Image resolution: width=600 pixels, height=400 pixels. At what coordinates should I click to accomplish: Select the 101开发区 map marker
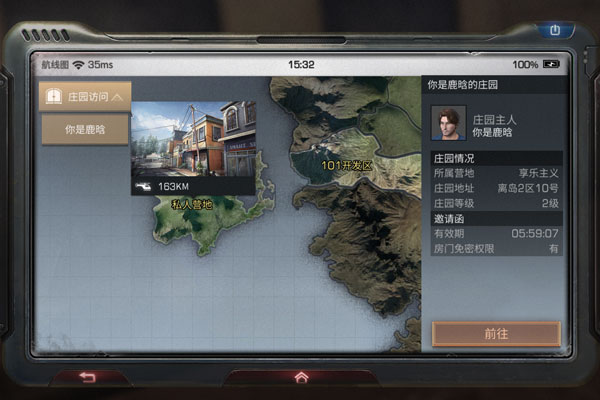click(345, 165)
